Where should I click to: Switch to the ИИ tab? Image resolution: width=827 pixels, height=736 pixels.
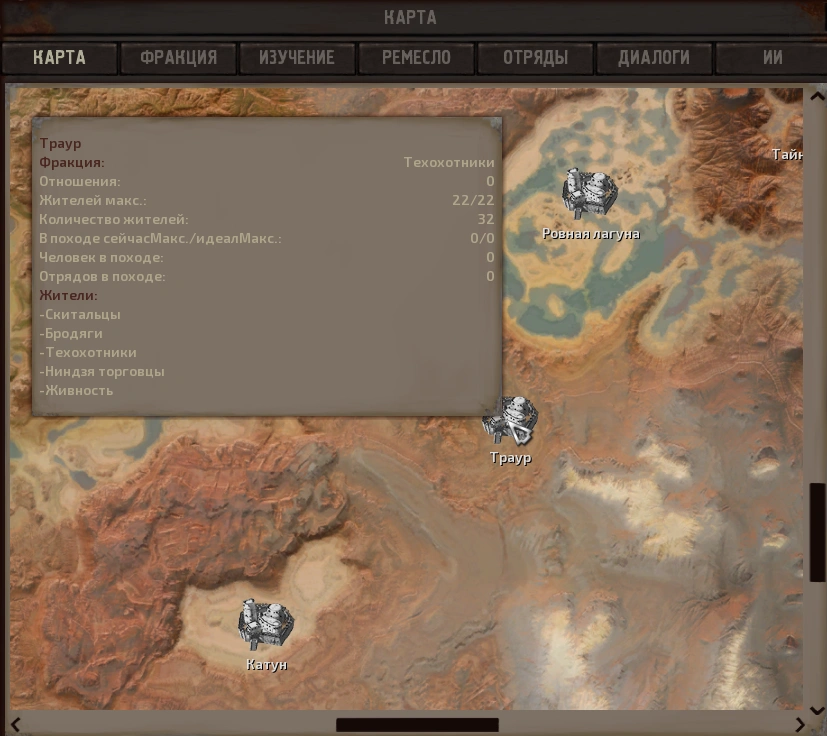772,57
